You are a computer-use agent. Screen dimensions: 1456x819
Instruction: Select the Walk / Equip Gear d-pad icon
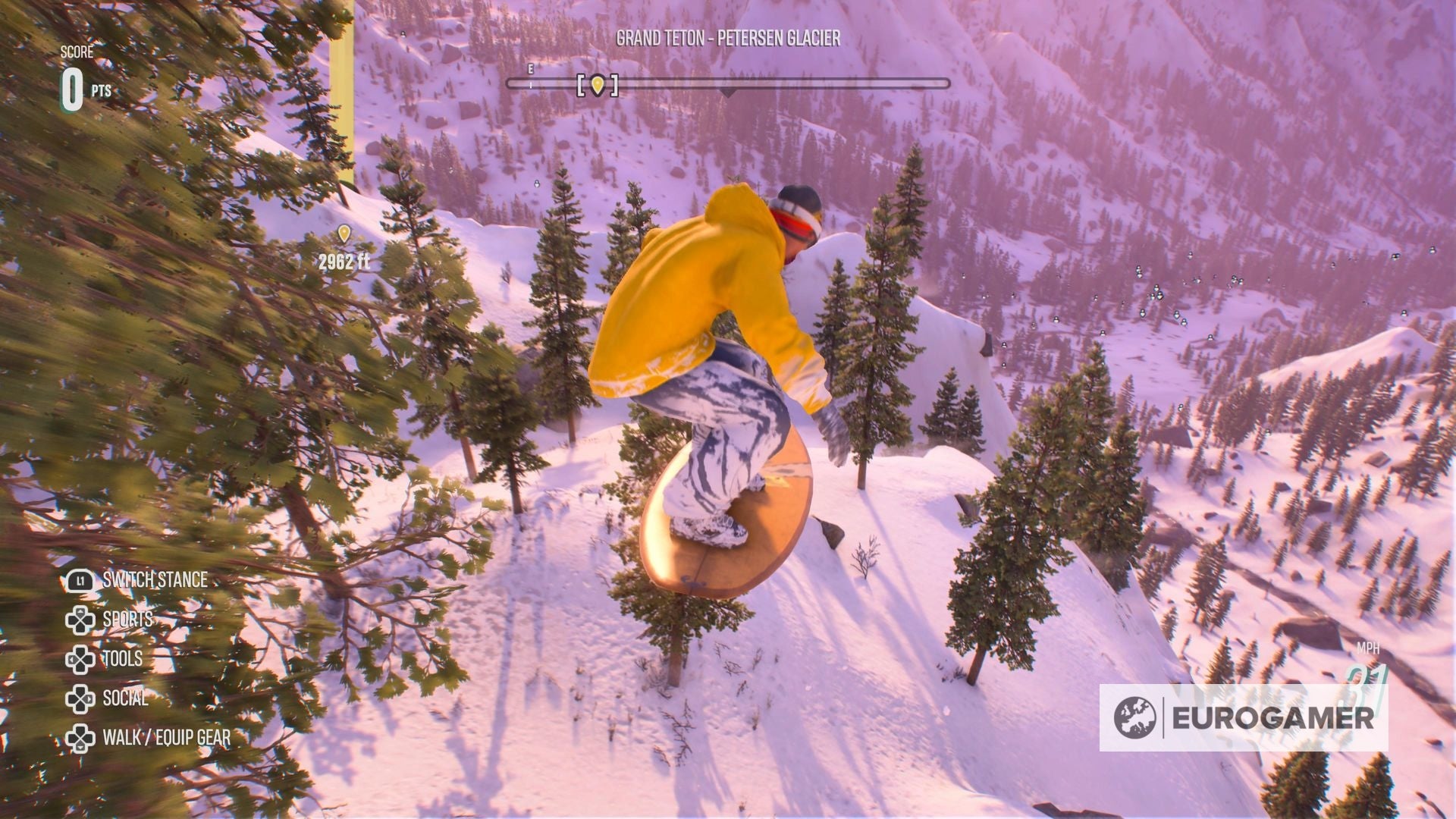click(79, 739)
